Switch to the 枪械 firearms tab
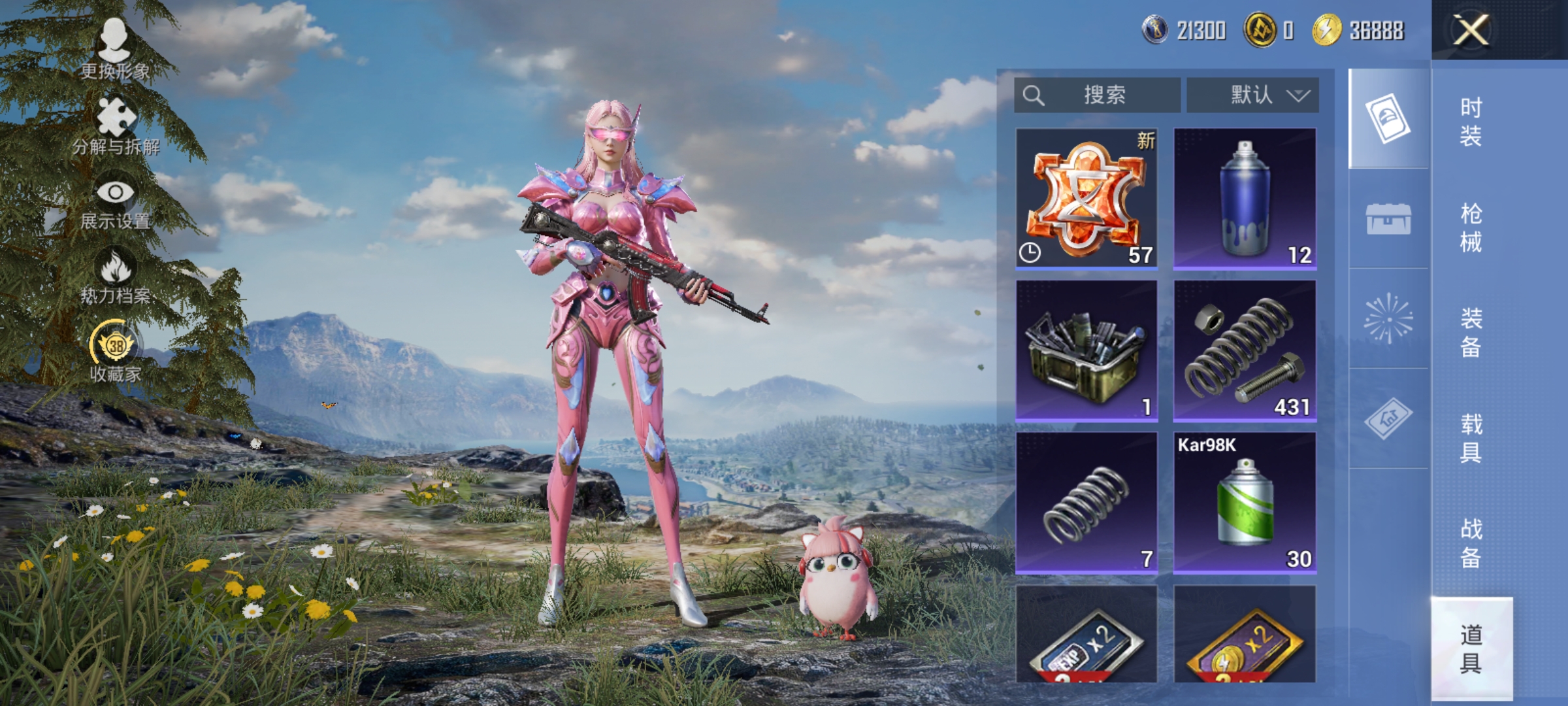 point(1471,227)
